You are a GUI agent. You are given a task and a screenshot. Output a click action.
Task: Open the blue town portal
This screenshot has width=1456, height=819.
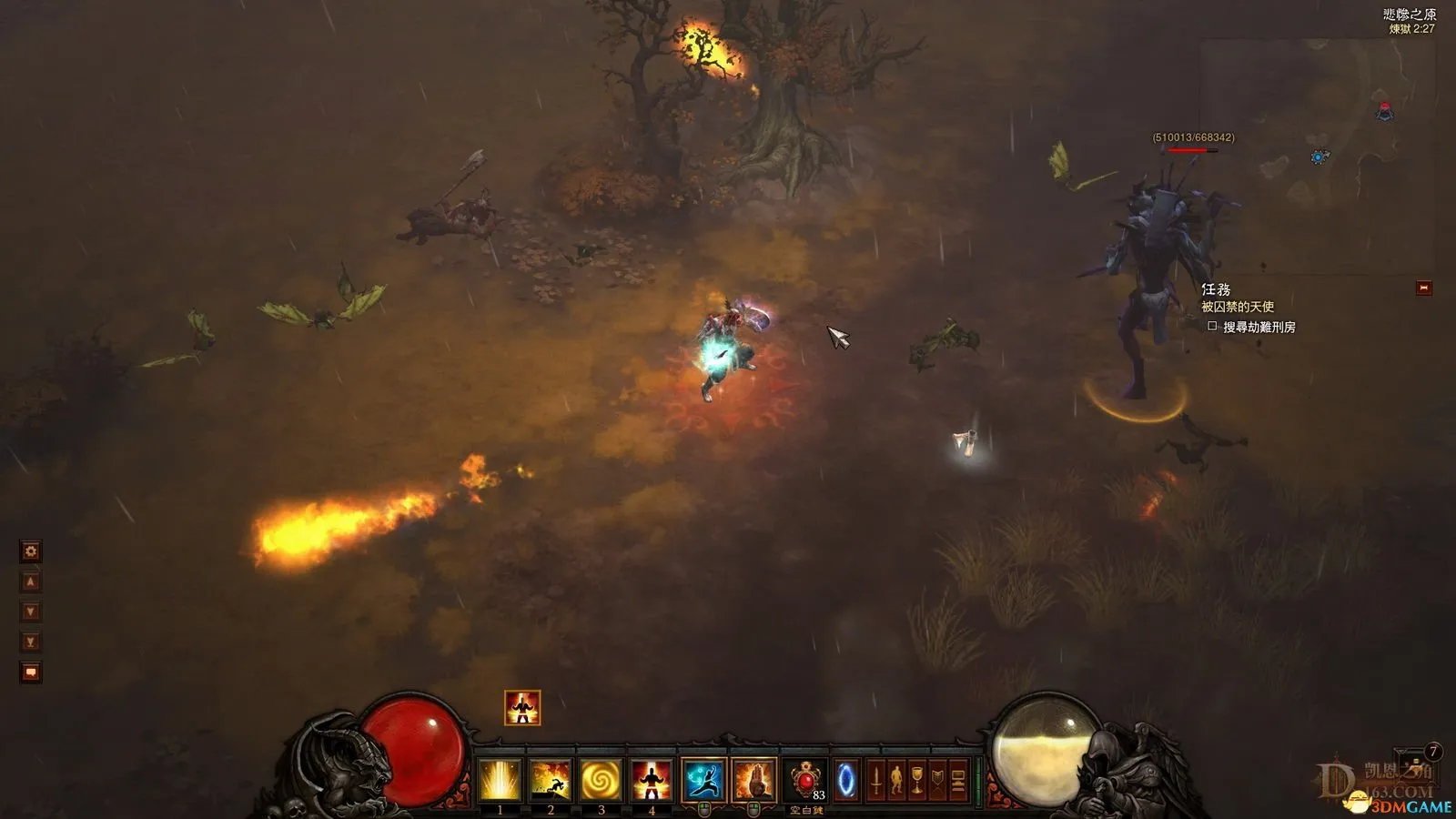846,781
